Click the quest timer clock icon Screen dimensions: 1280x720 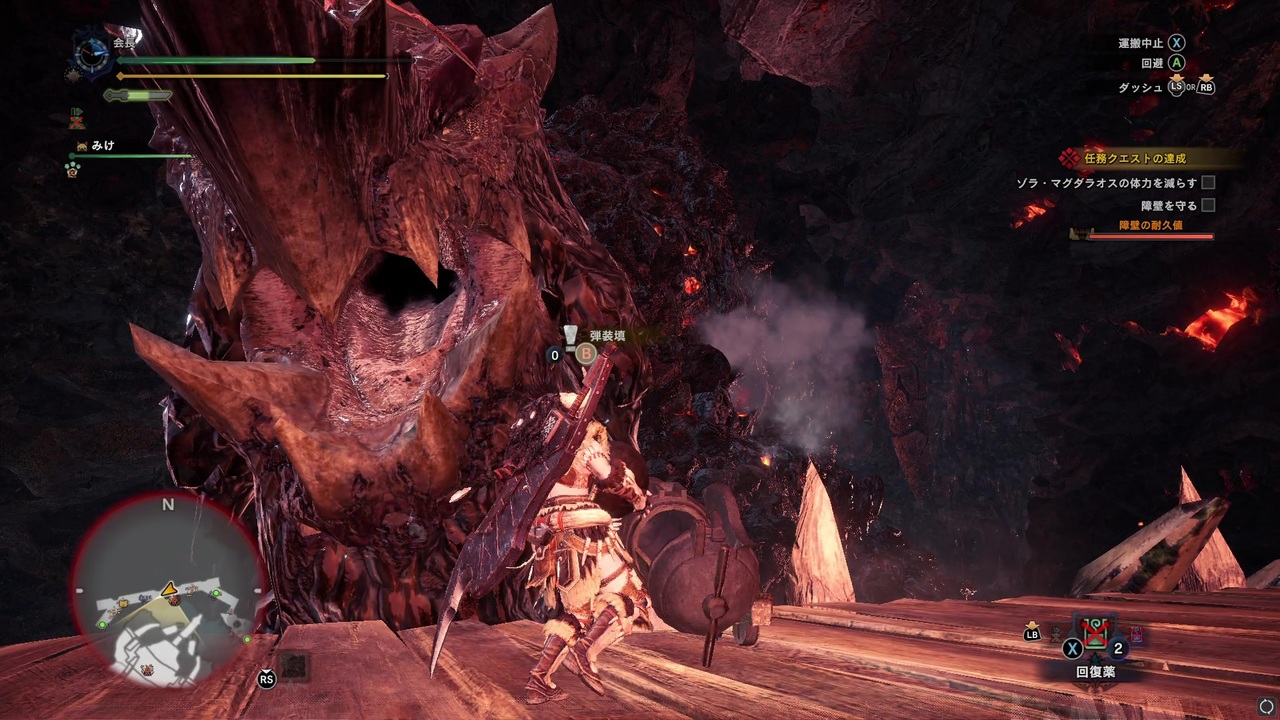(93, 52)
